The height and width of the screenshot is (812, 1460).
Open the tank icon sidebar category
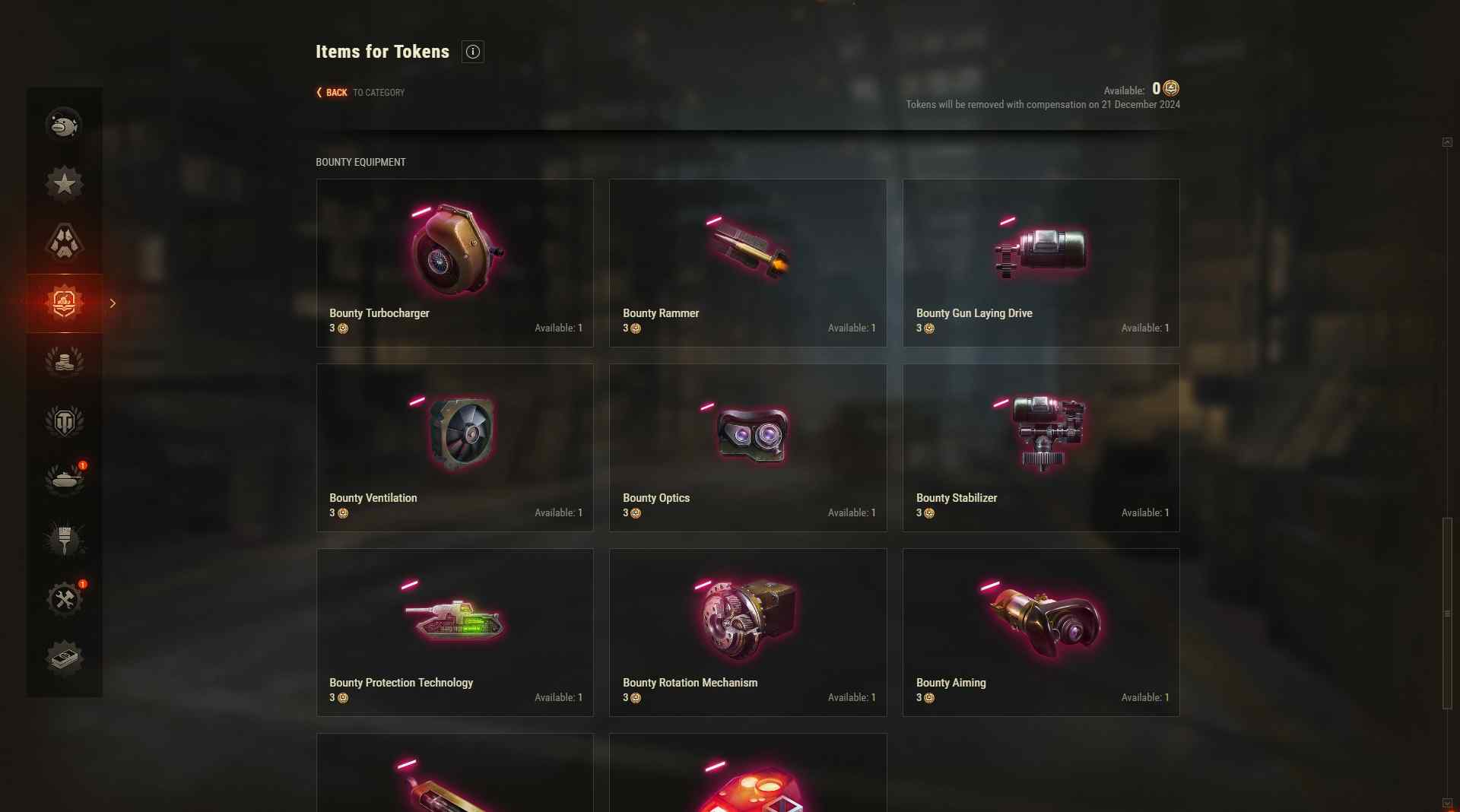pyautogui.click(x=65, y=481)
